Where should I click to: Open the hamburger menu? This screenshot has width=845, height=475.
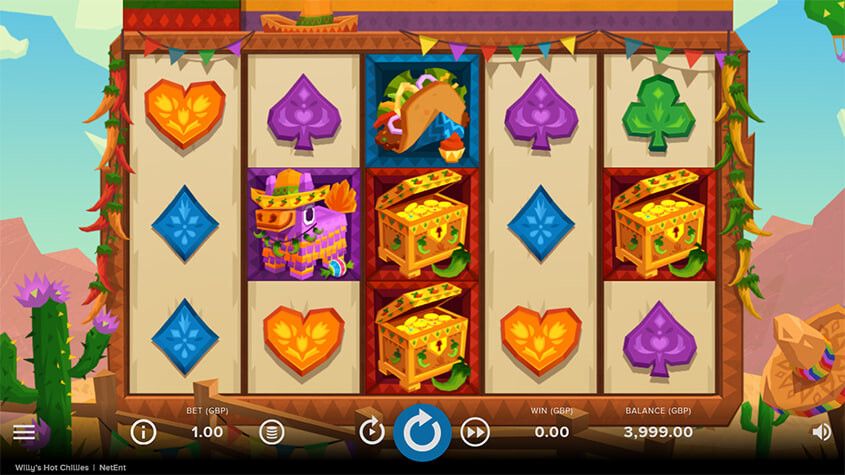pos(24,433)
